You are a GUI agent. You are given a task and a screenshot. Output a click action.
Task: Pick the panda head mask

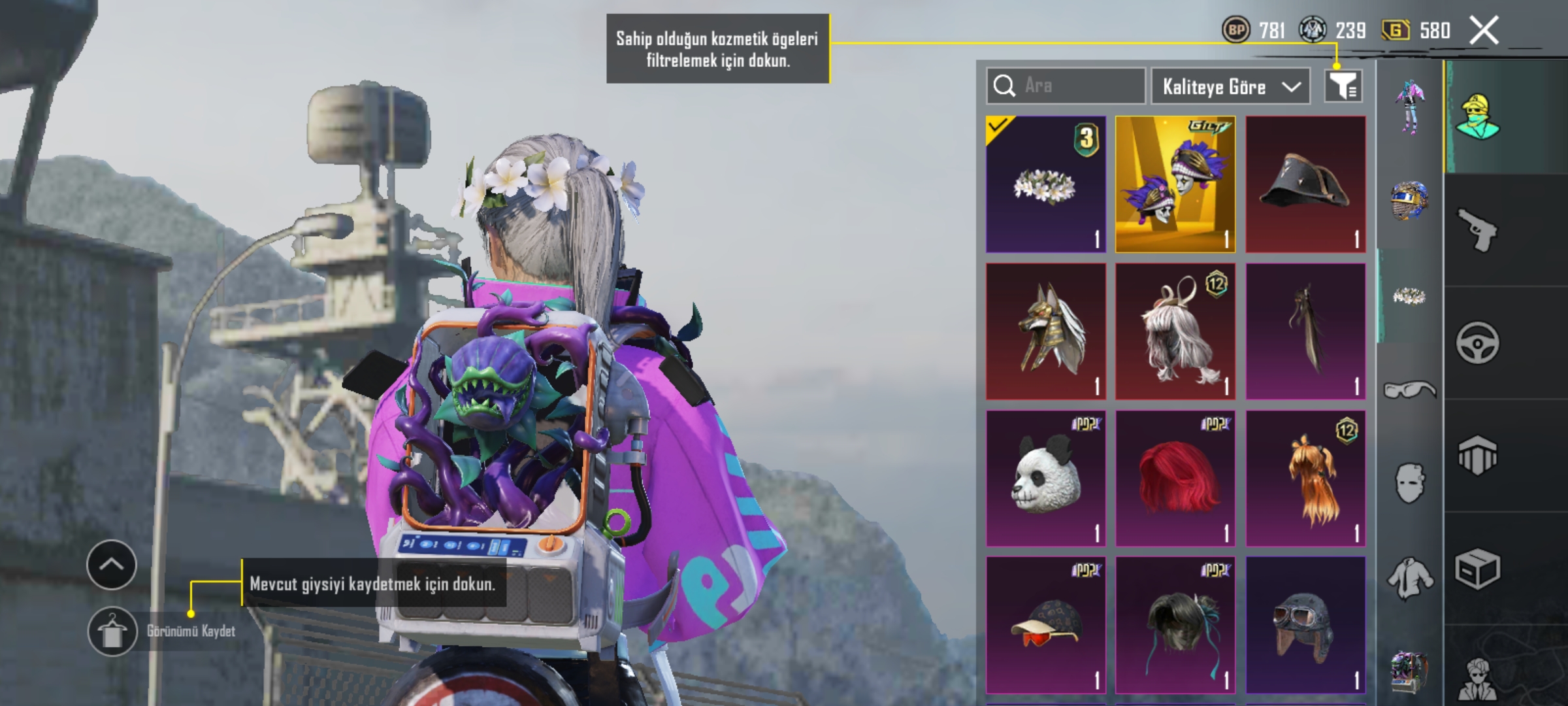coord(1045,479)
